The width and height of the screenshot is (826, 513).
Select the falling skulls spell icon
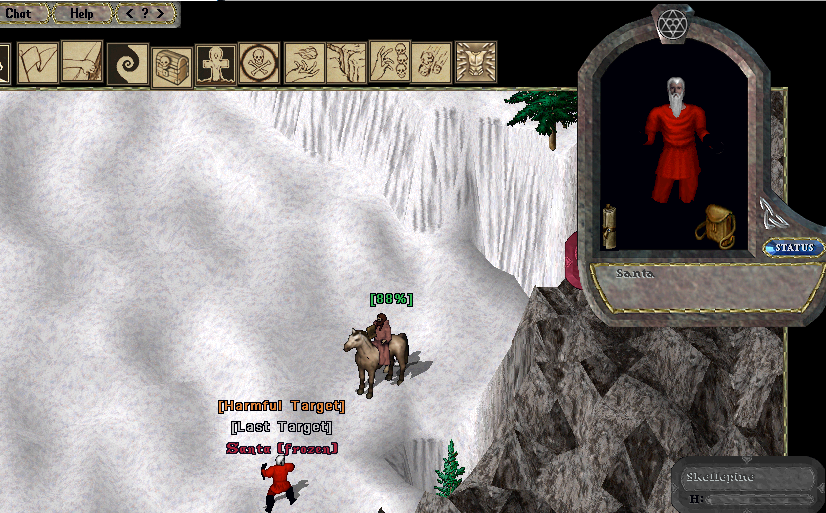[432, 63]
